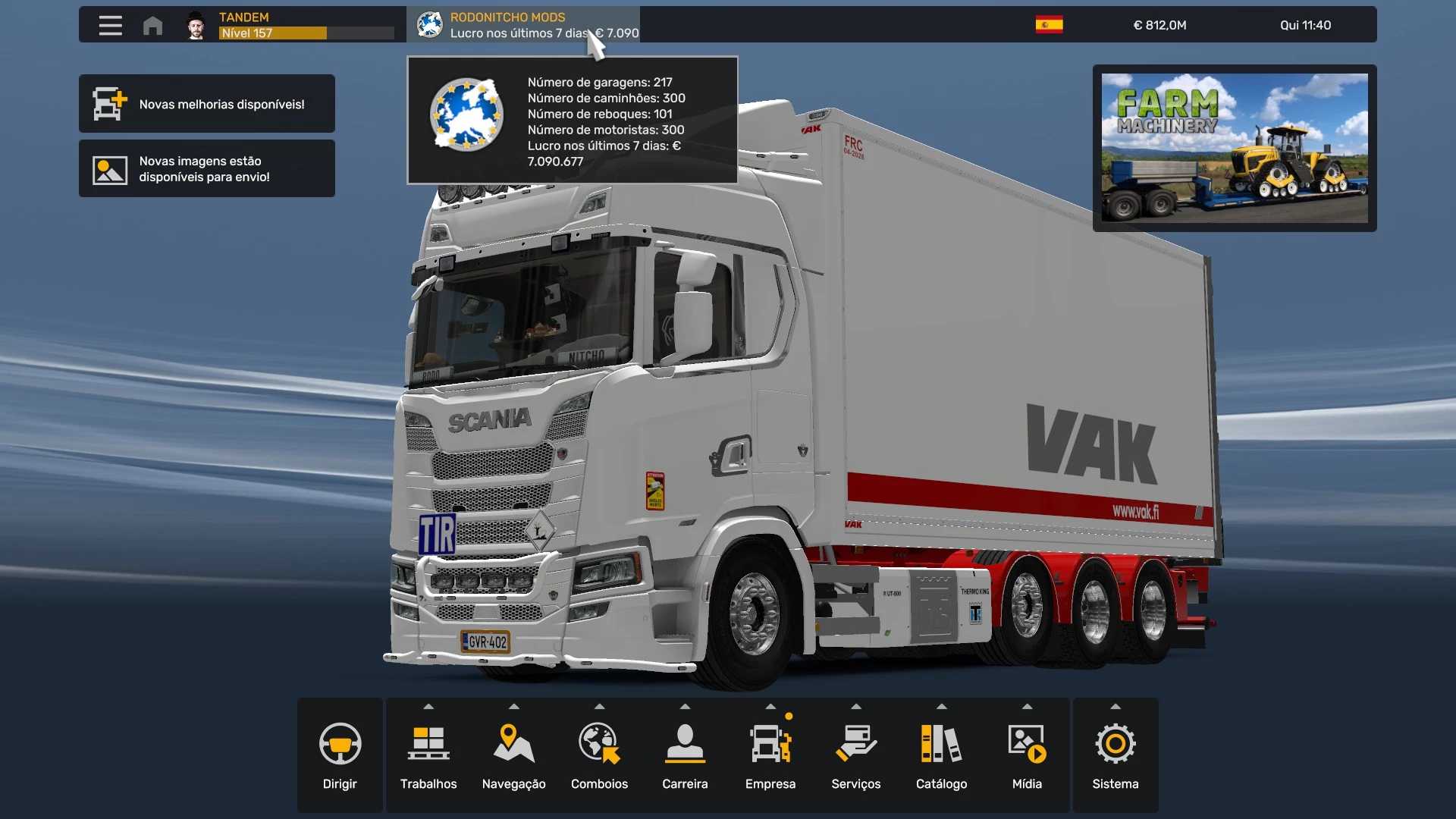Select the Mídia menu
This screenshot has height=819, width=1456.
click(1027, 755)
